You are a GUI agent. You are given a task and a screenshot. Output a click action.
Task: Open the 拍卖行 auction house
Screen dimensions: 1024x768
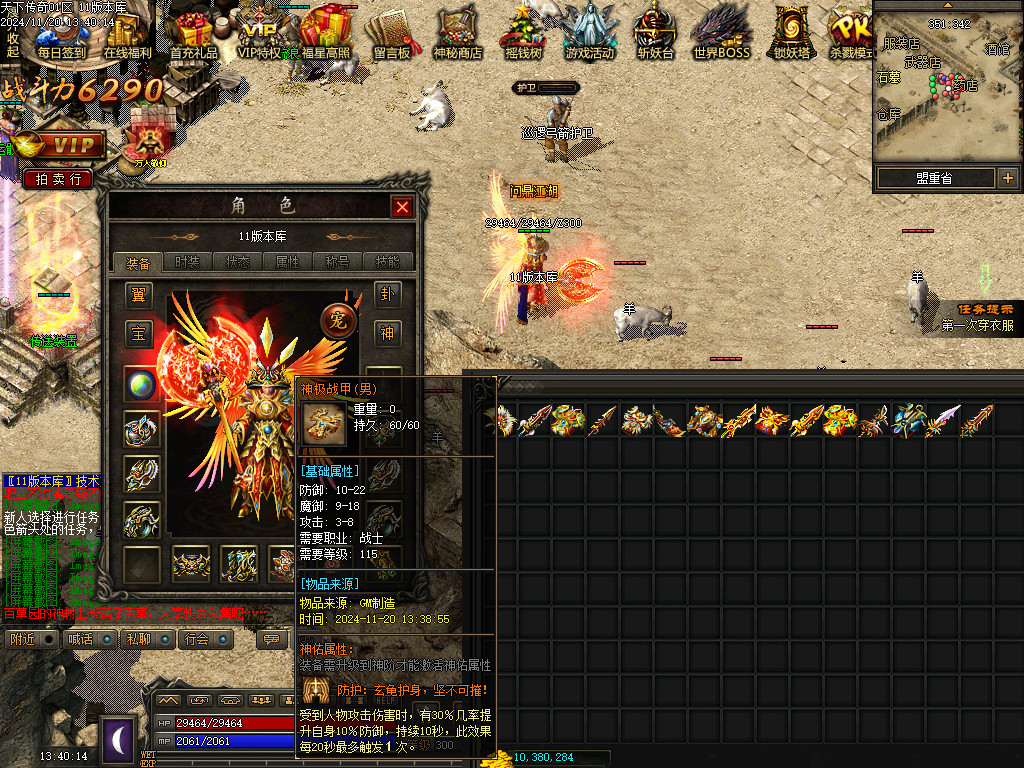tap(58, 179)
